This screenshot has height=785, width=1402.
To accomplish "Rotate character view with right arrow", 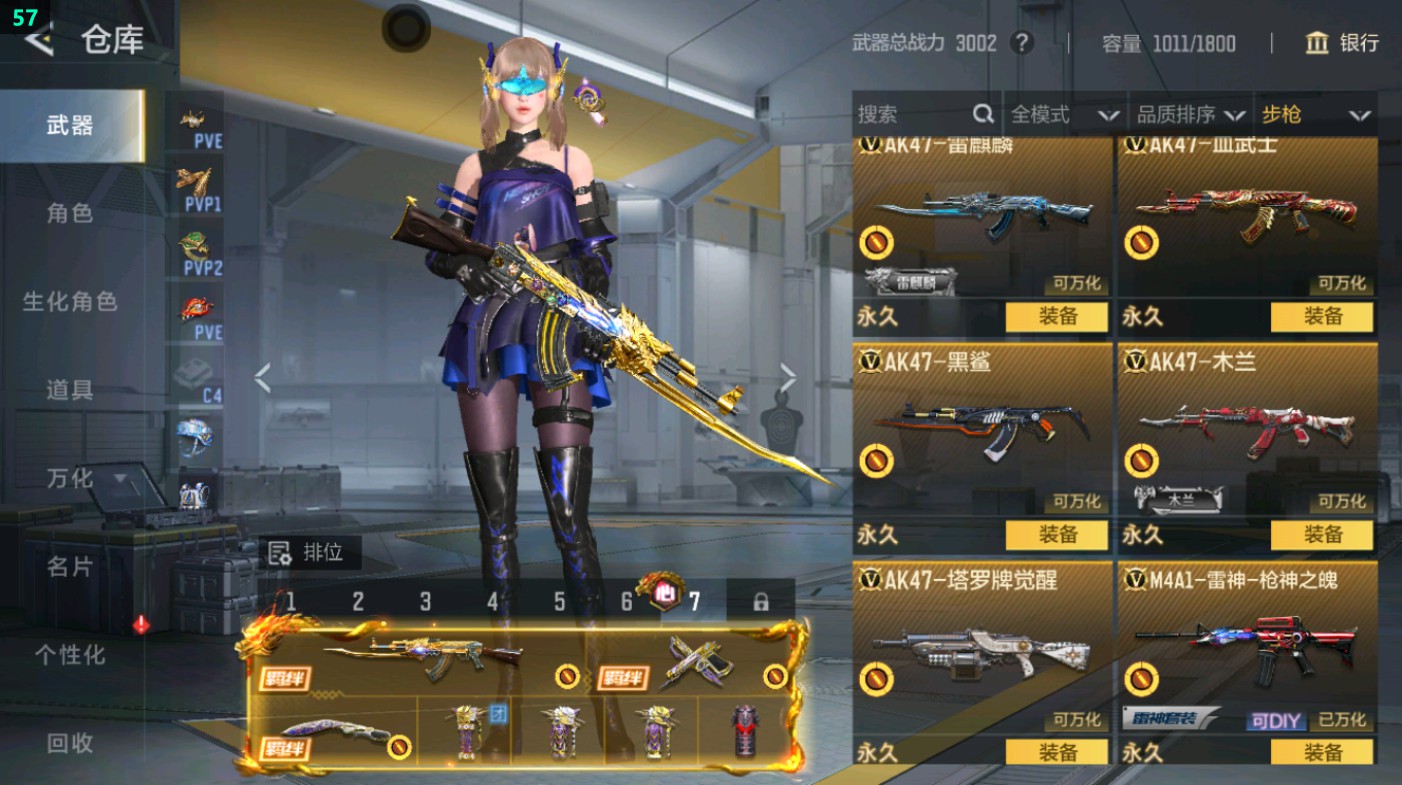I will (x=788, y=378).
